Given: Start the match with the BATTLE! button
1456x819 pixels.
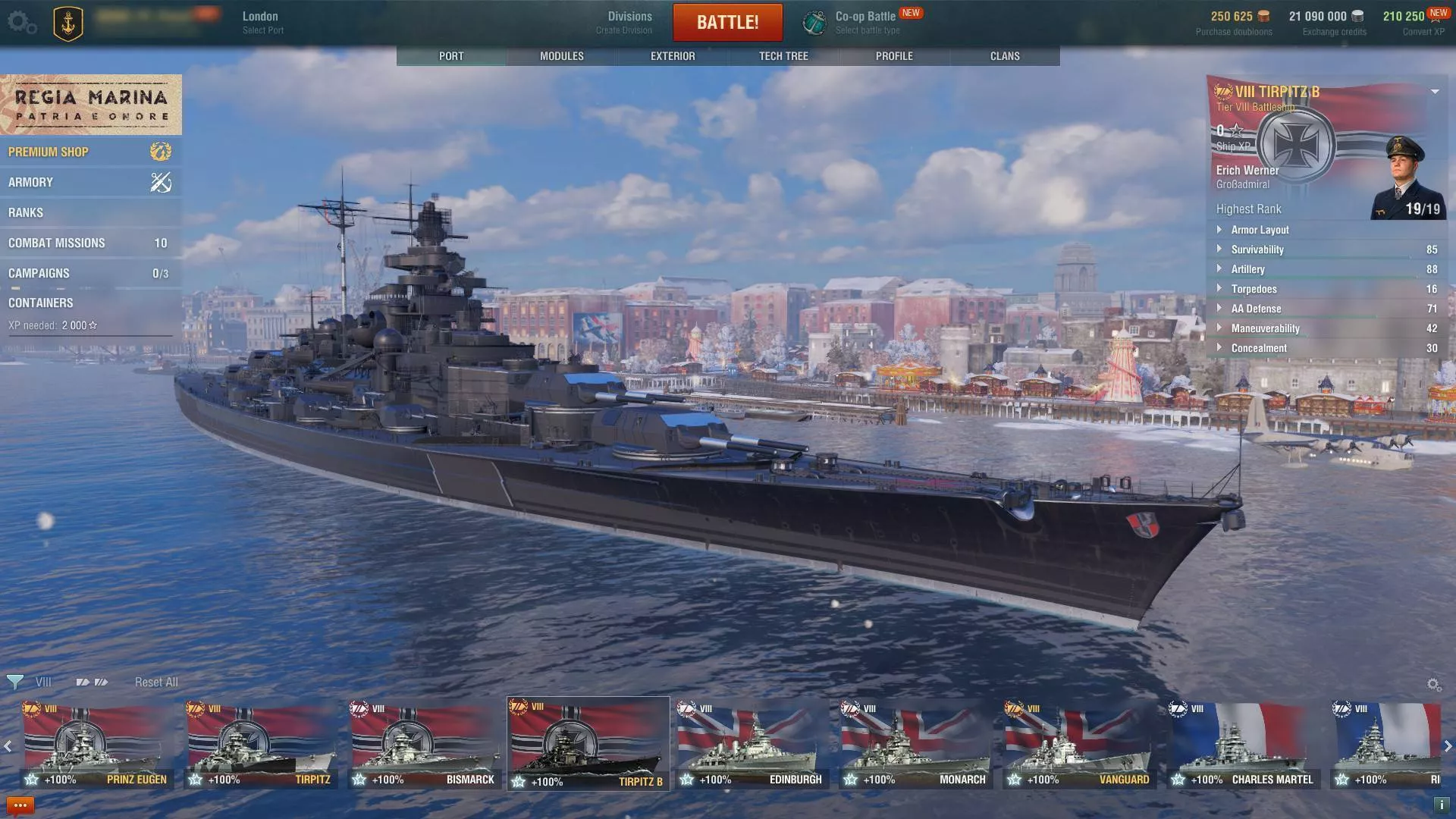Looking at the screenshot, I should click(727, 22).
